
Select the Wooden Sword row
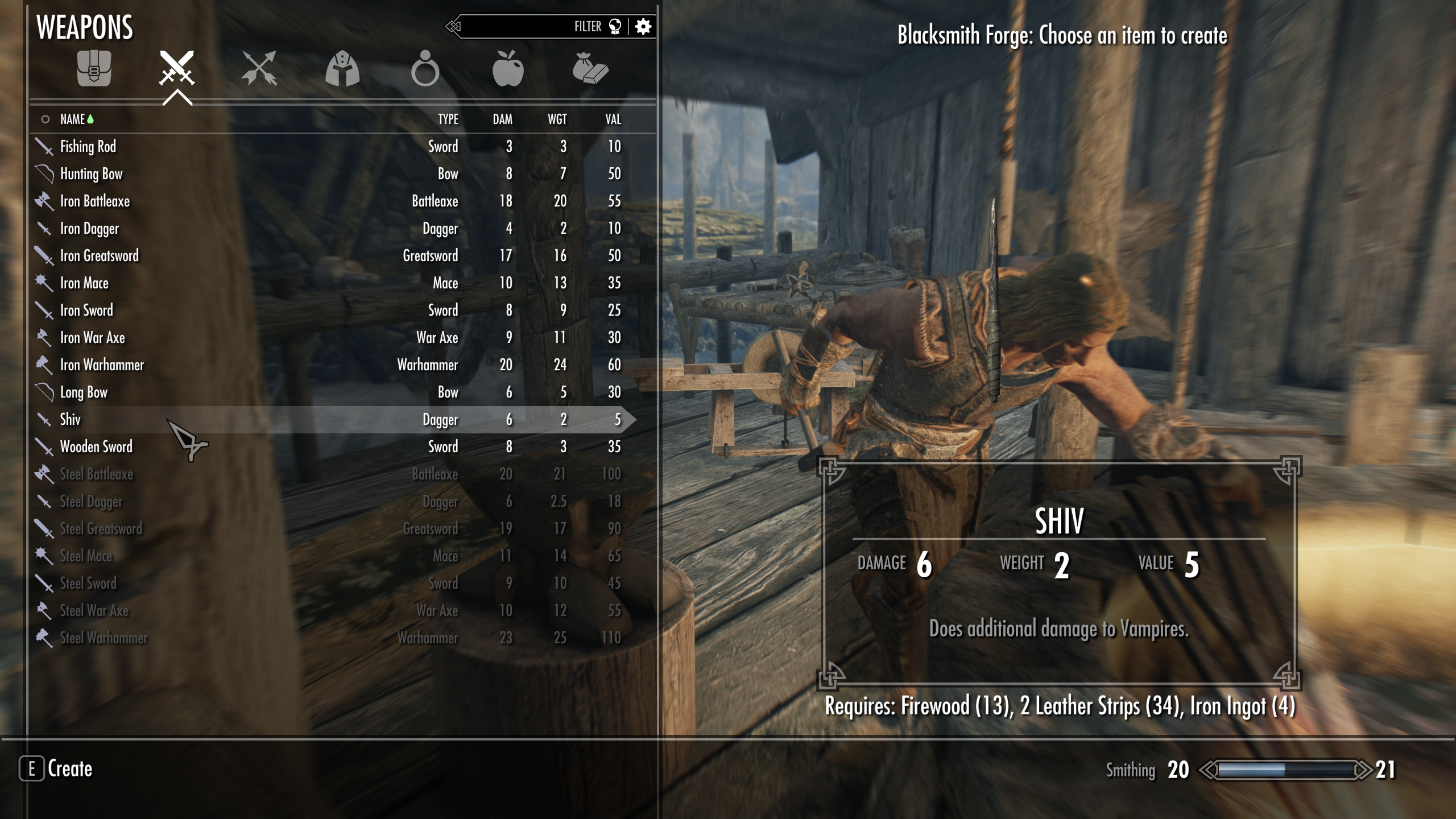pos(96,447)
